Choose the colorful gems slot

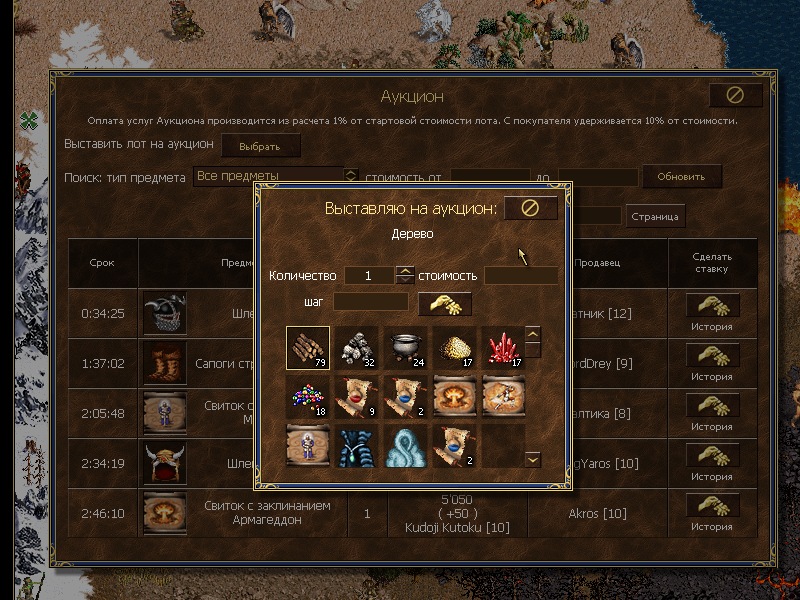coord(307,397)
